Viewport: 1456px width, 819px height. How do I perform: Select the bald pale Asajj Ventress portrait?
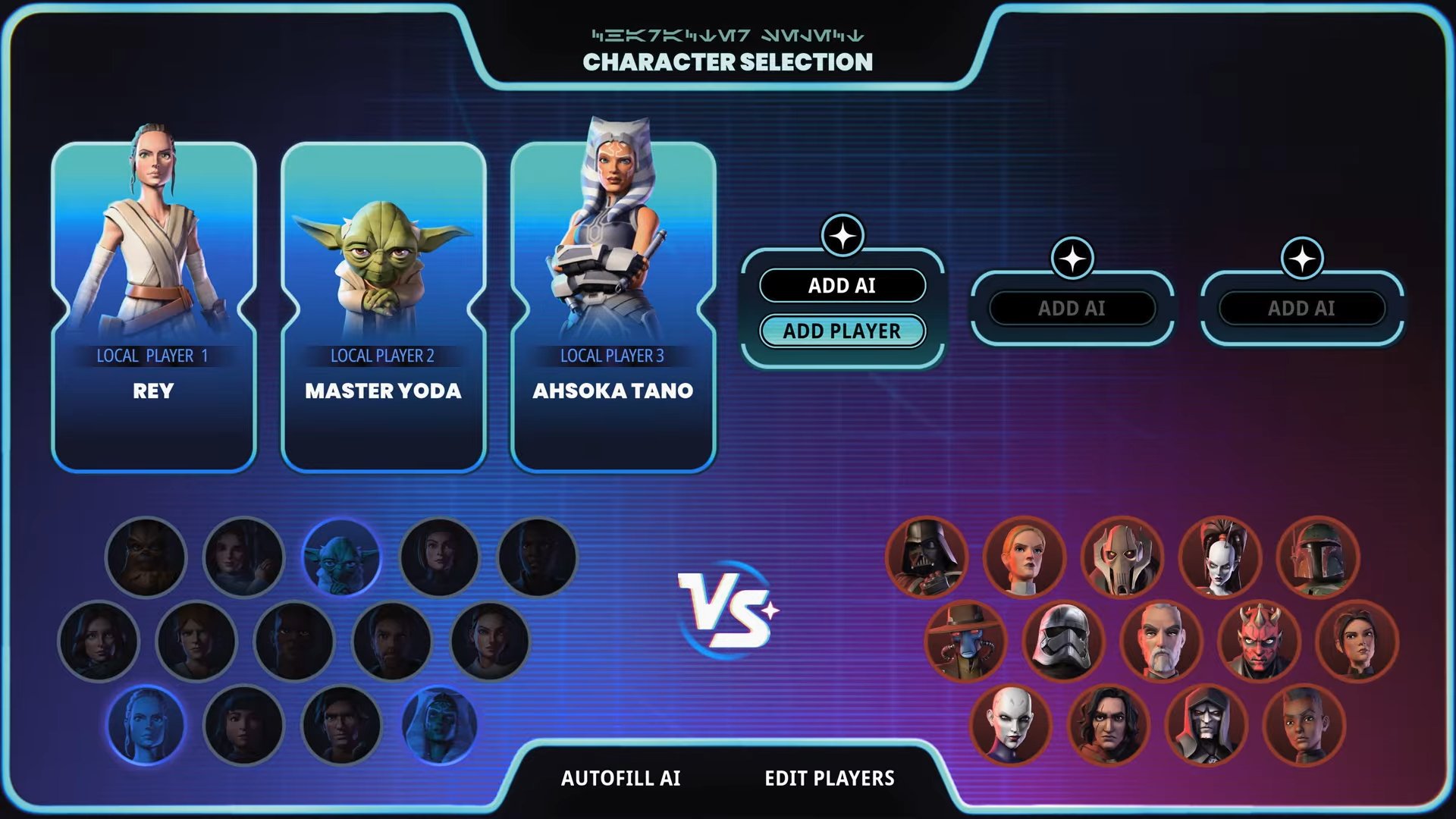pyautogui.click(x=1010, y=725)
